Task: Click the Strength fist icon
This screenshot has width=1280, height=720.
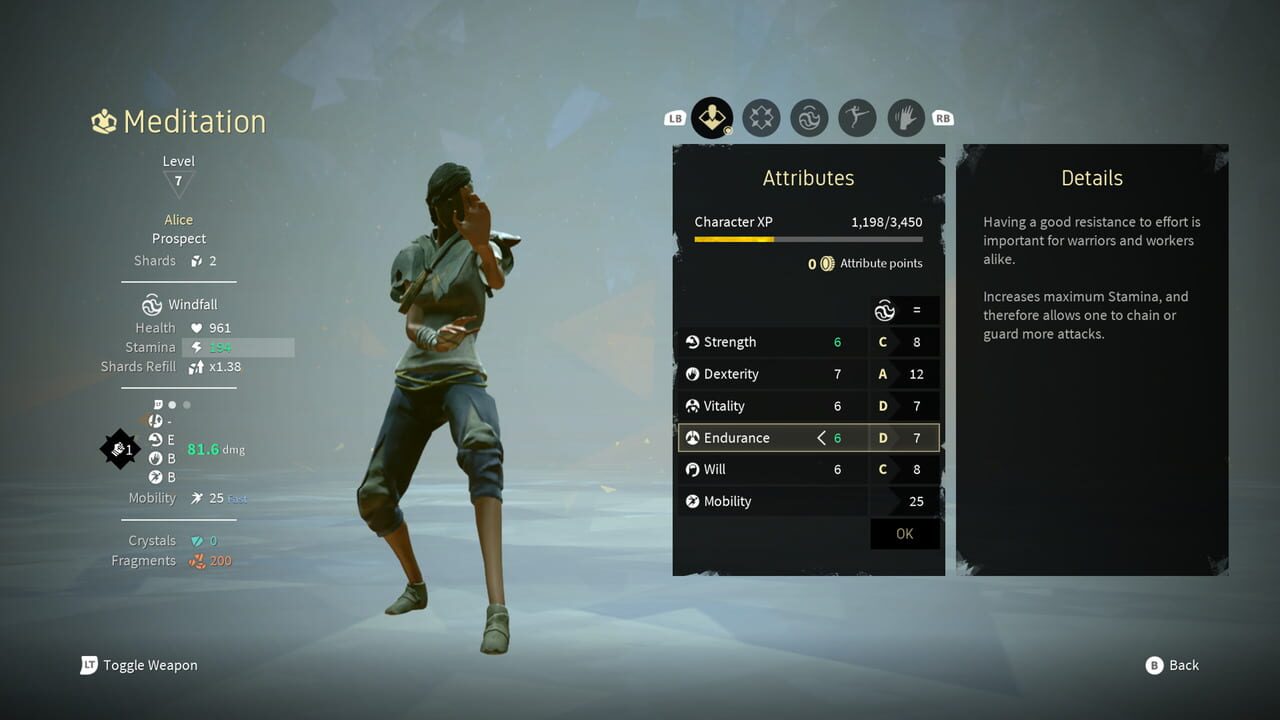Action: click(692, 342)
